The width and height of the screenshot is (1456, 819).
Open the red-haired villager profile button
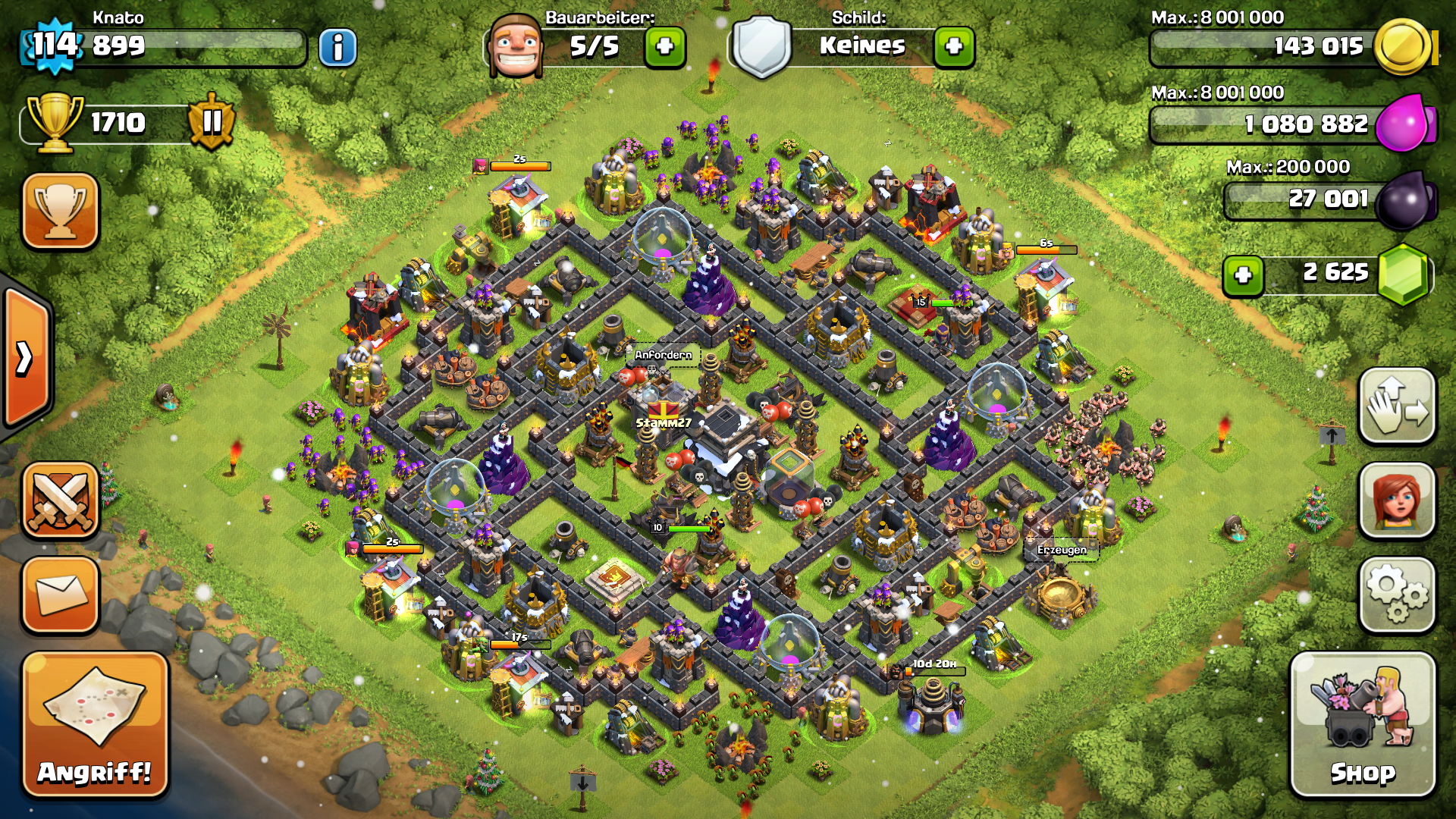coord(1397,500)
